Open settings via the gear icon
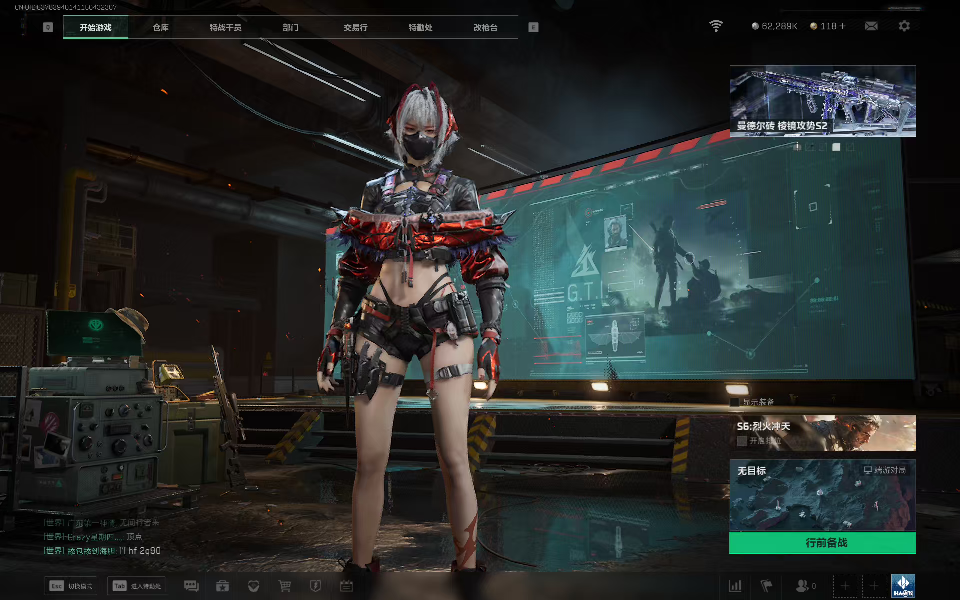This screenshot has width=960, height=600. click(x=904, y=26)
